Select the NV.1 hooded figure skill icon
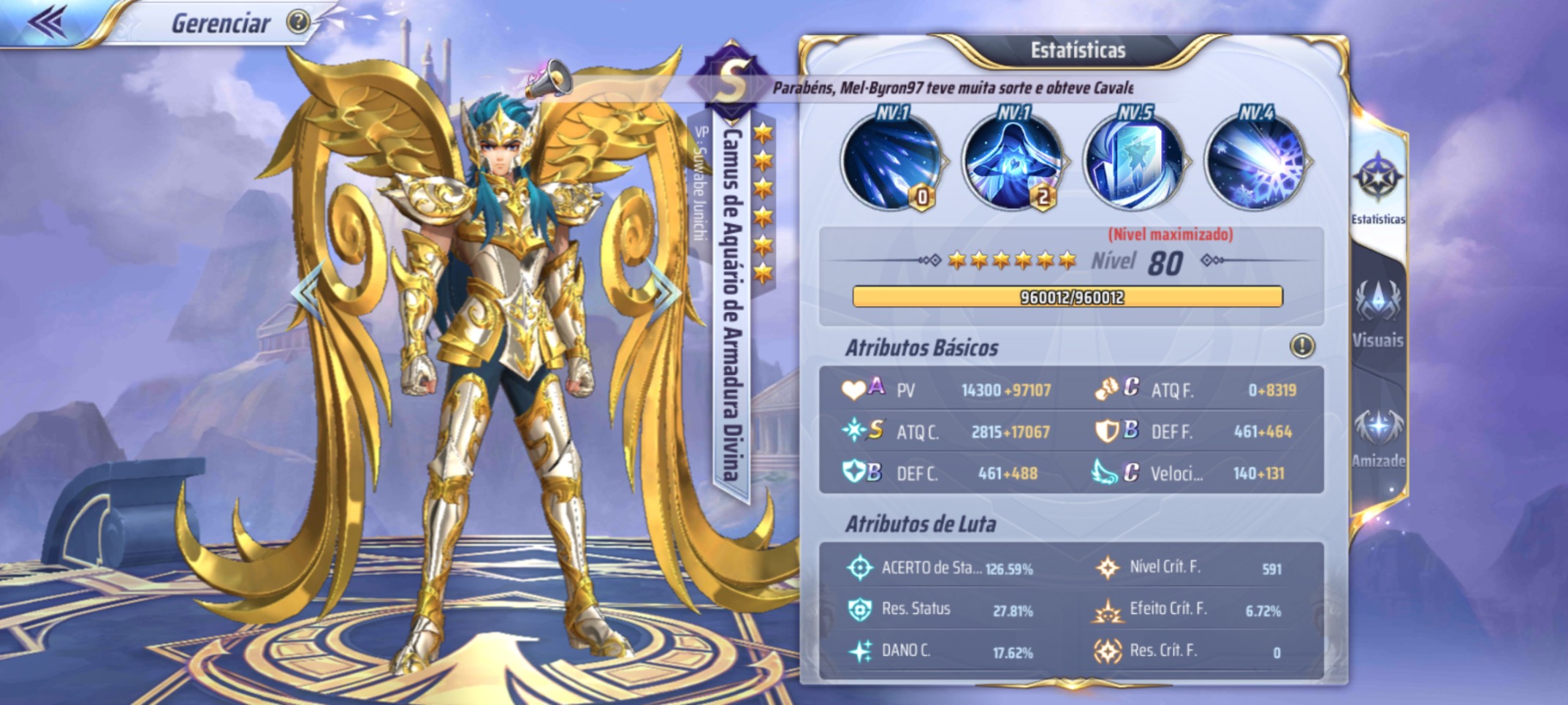The width and height of the screenshot is (1568, 705). coord(1013,163)
